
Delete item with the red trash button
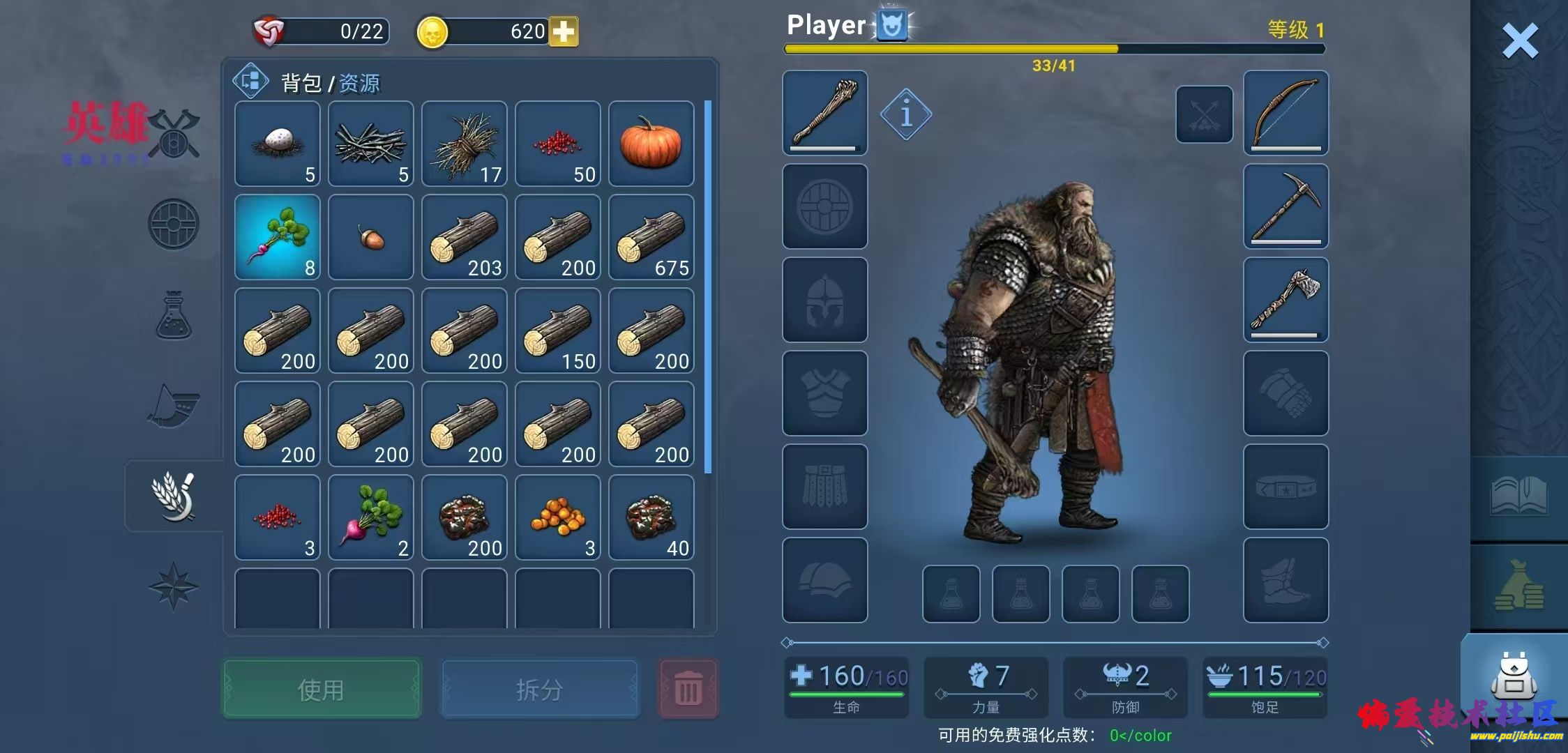coord(688,690)
